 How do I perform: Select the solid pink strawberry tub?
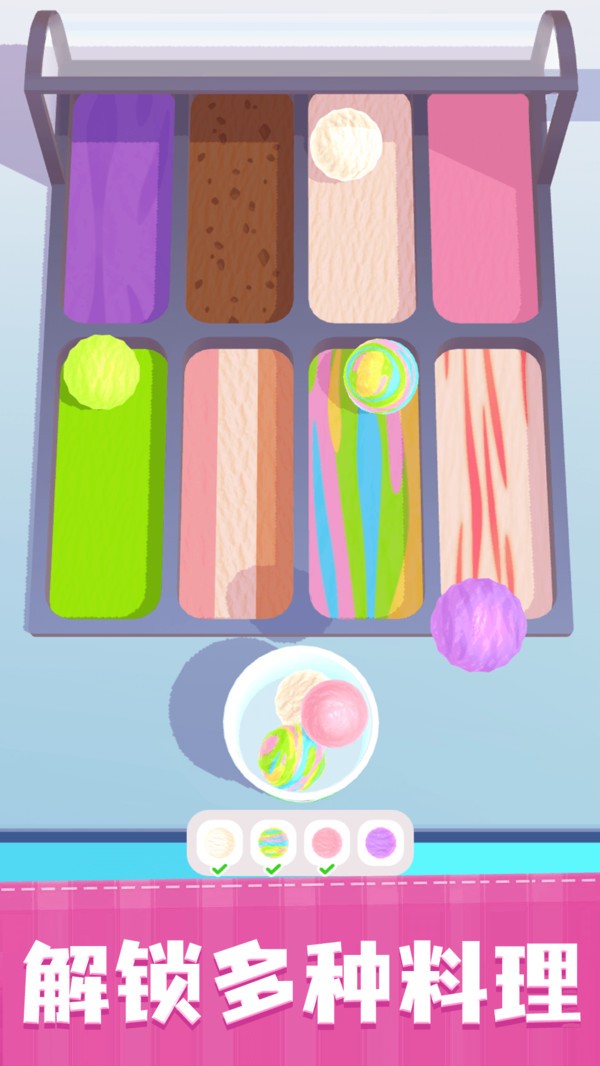coord(483,210)
